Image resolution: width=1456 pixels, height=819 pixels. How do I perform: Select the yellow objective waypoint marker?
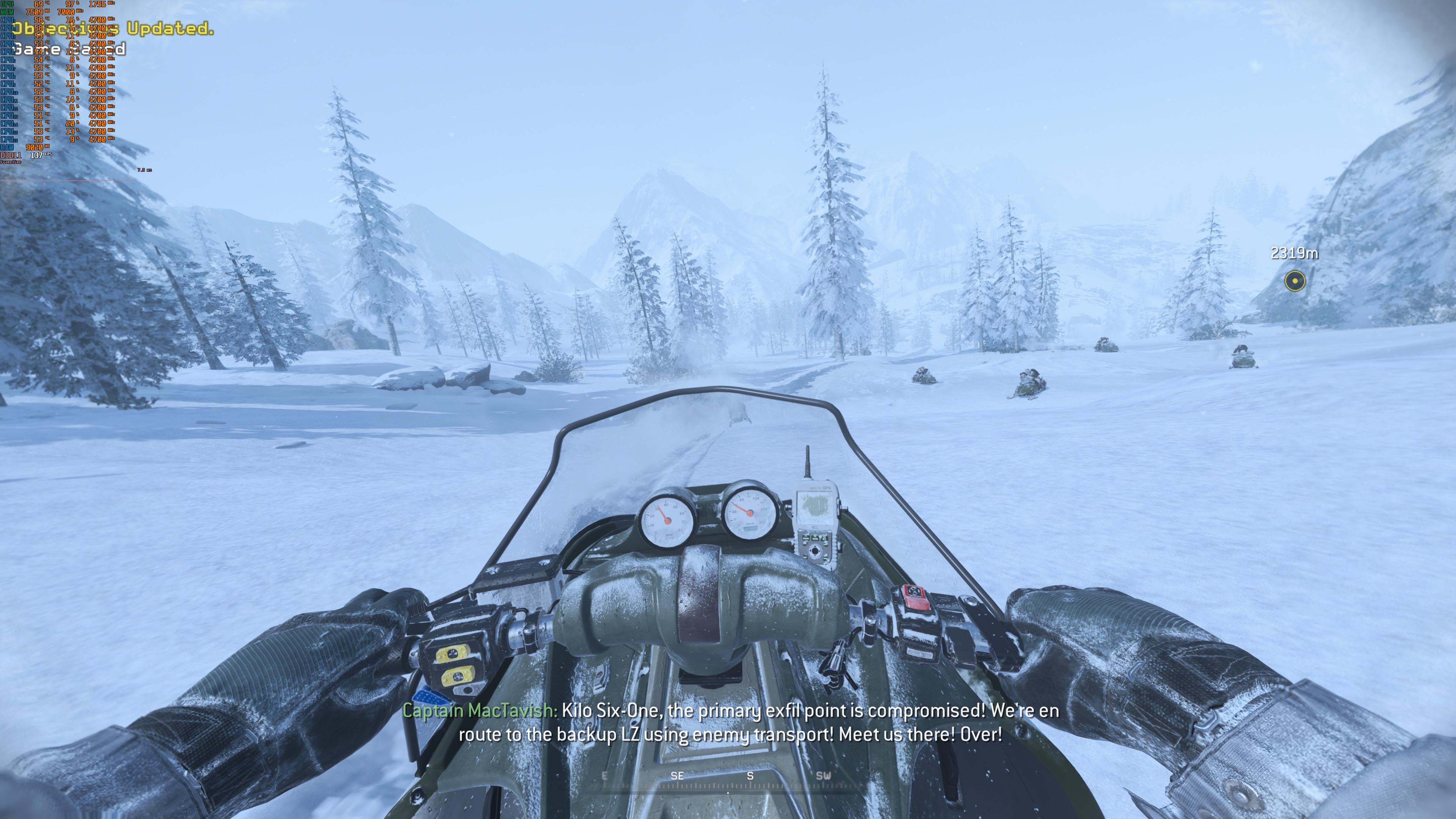pyautogui.click(x=1294, y=280)
